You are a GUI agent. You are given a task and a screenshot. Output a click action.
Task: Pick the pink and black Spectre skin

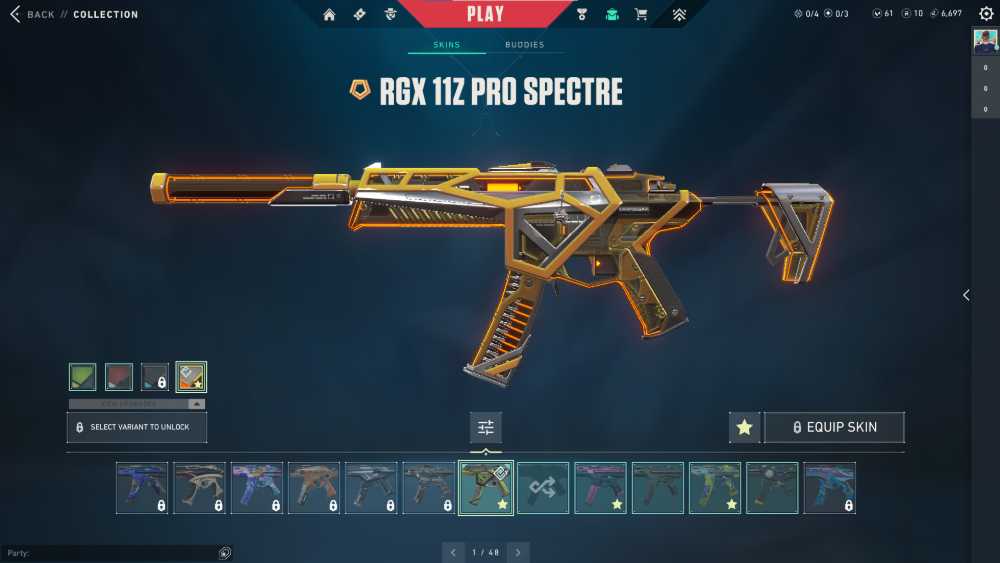click(x=600, y=488)
